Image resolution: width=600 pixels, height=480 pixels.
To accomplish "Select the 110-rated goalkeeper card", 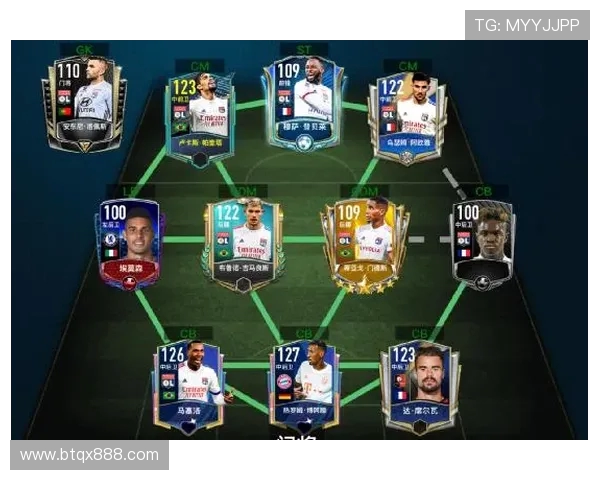I will [84, 103].
